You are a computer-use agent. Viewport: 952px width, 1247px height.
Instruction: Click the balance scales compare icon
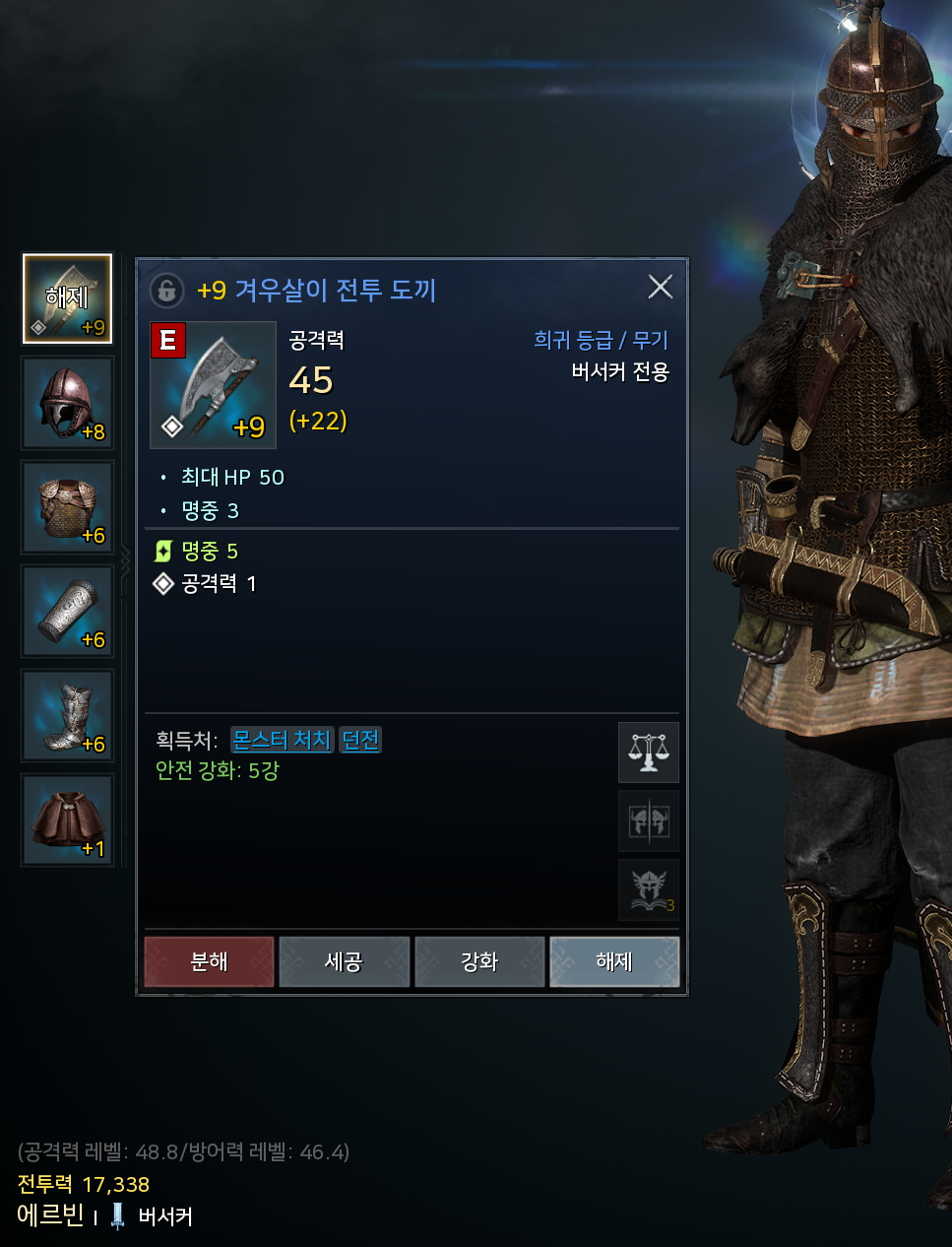pyautogui.click(x=649, y=753)
